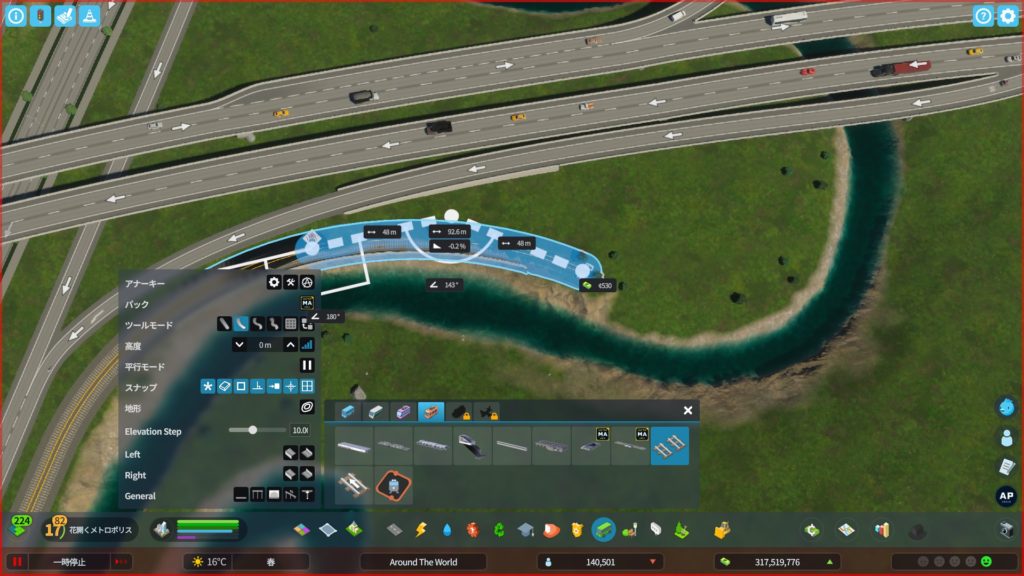Open the water drop services menu
Viewport: 1024px width, 576px height.
click(447, 529)
